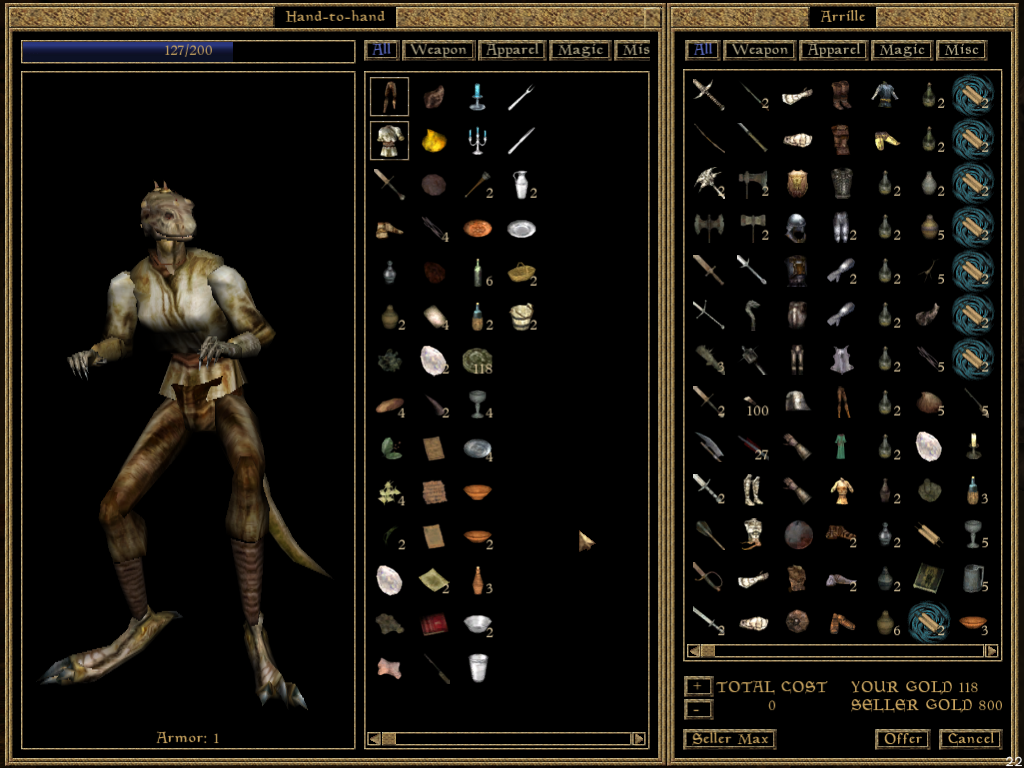This screenshot has height=768, width=1024.
Task: Open Arrille's Misc tab
Action: coord(961,50)
